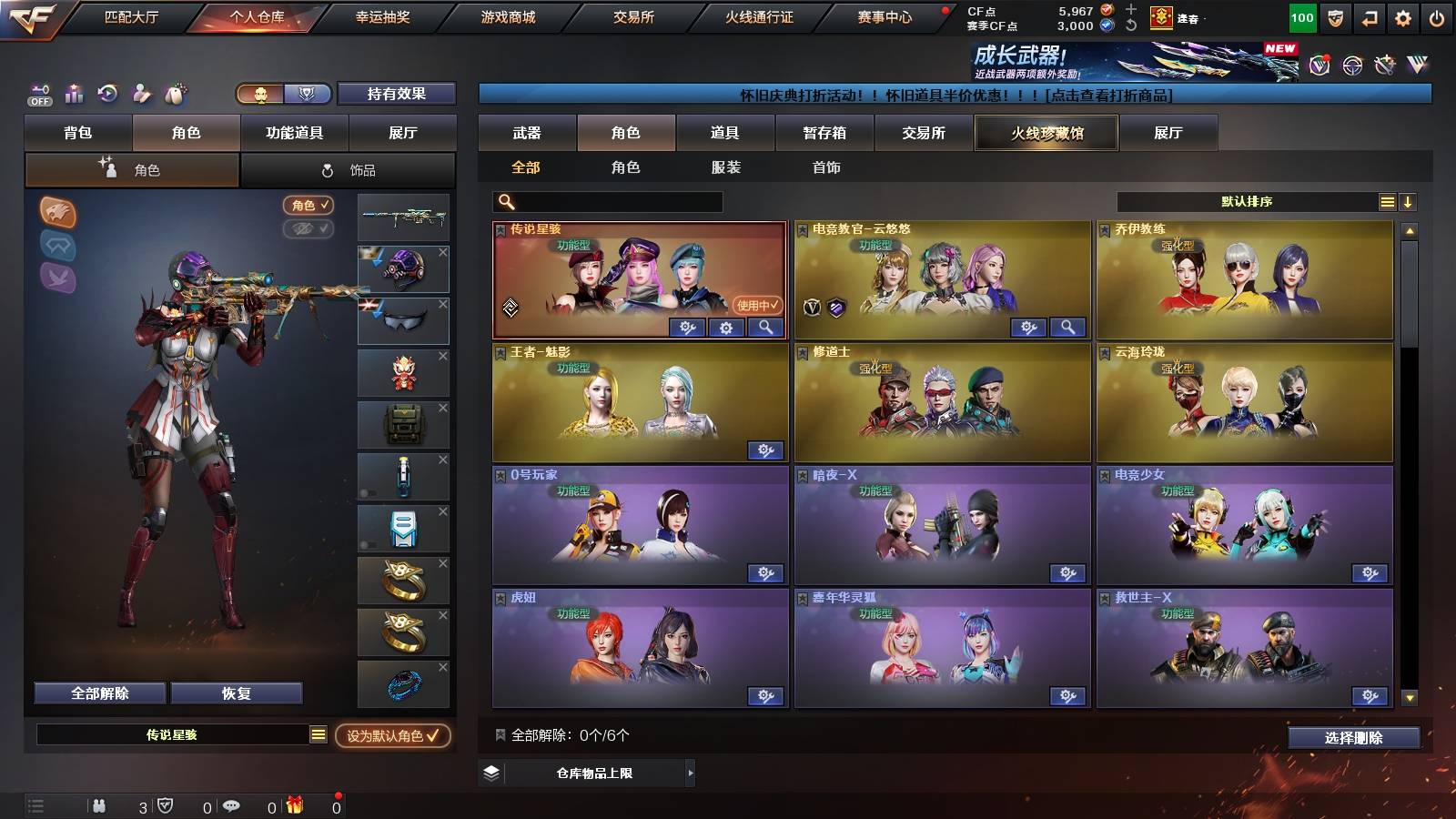Click the wrench customization icon below the banner

tap(1383, 64)
